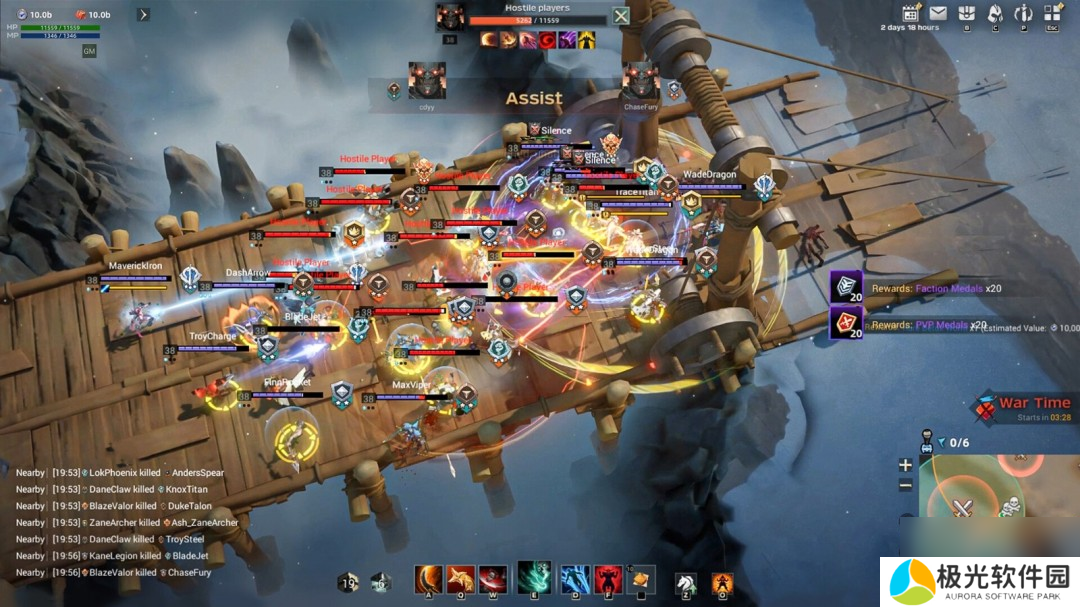Zoom in the minimap with plus button
The width and height of the screenshot is (1080, 607).
(x=905, y=465)
